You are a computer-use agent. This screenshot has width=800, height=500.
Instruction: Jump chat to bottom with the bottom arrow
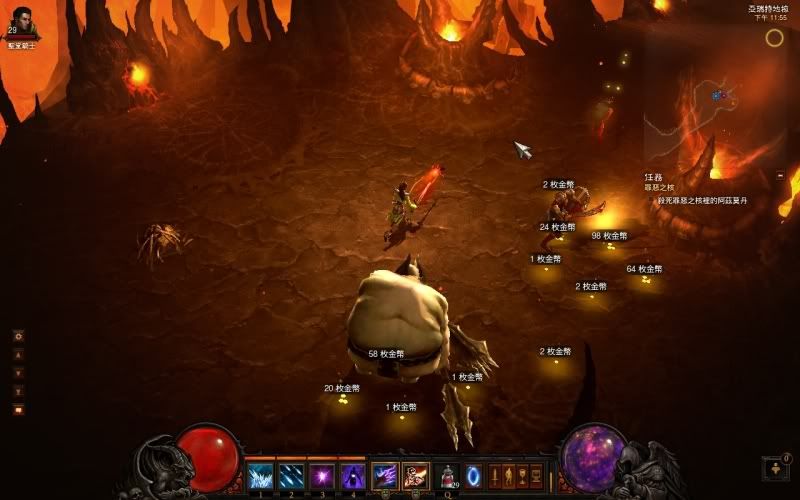(x=18, y=390)
